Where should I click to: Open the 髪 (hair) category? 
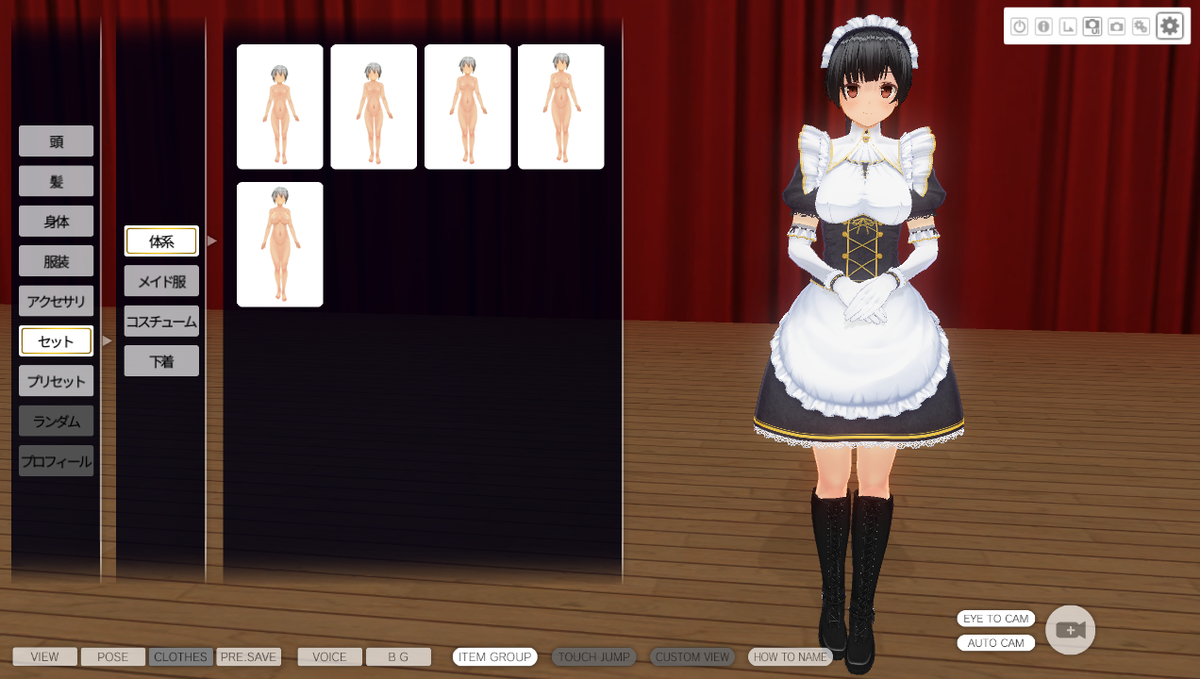click(56, 181)
